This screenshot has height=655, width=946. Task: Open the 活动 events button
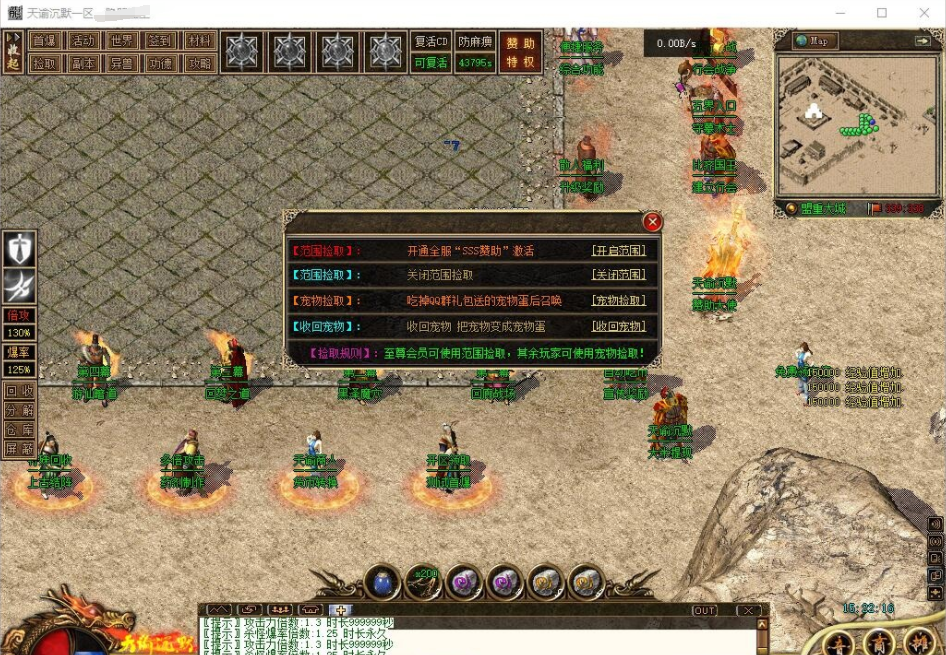tap(83, 41)
